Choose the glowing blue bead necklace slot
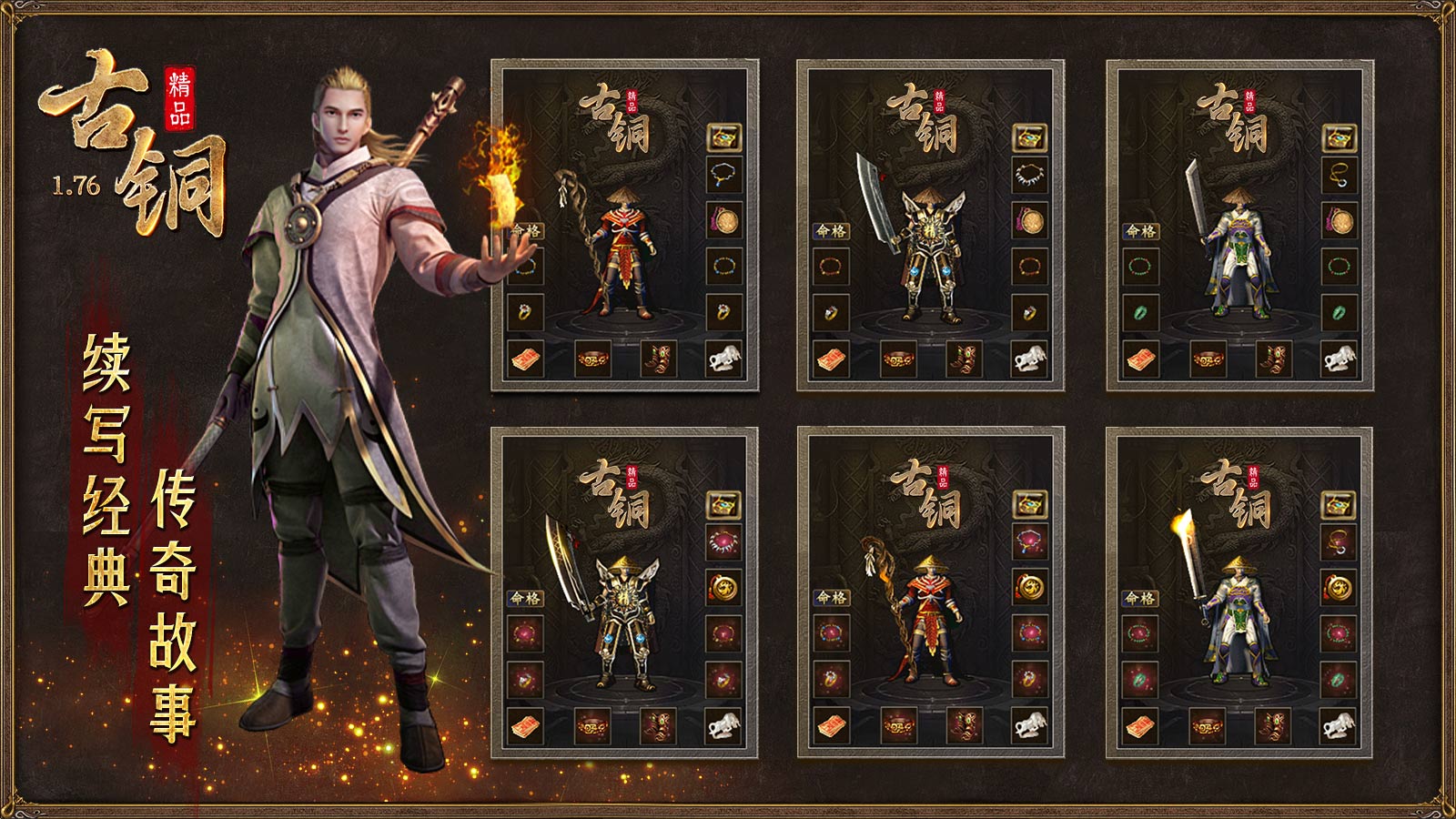Image resolution: width=1456 pixels, height=819 pixels. tap(1030, 542)
